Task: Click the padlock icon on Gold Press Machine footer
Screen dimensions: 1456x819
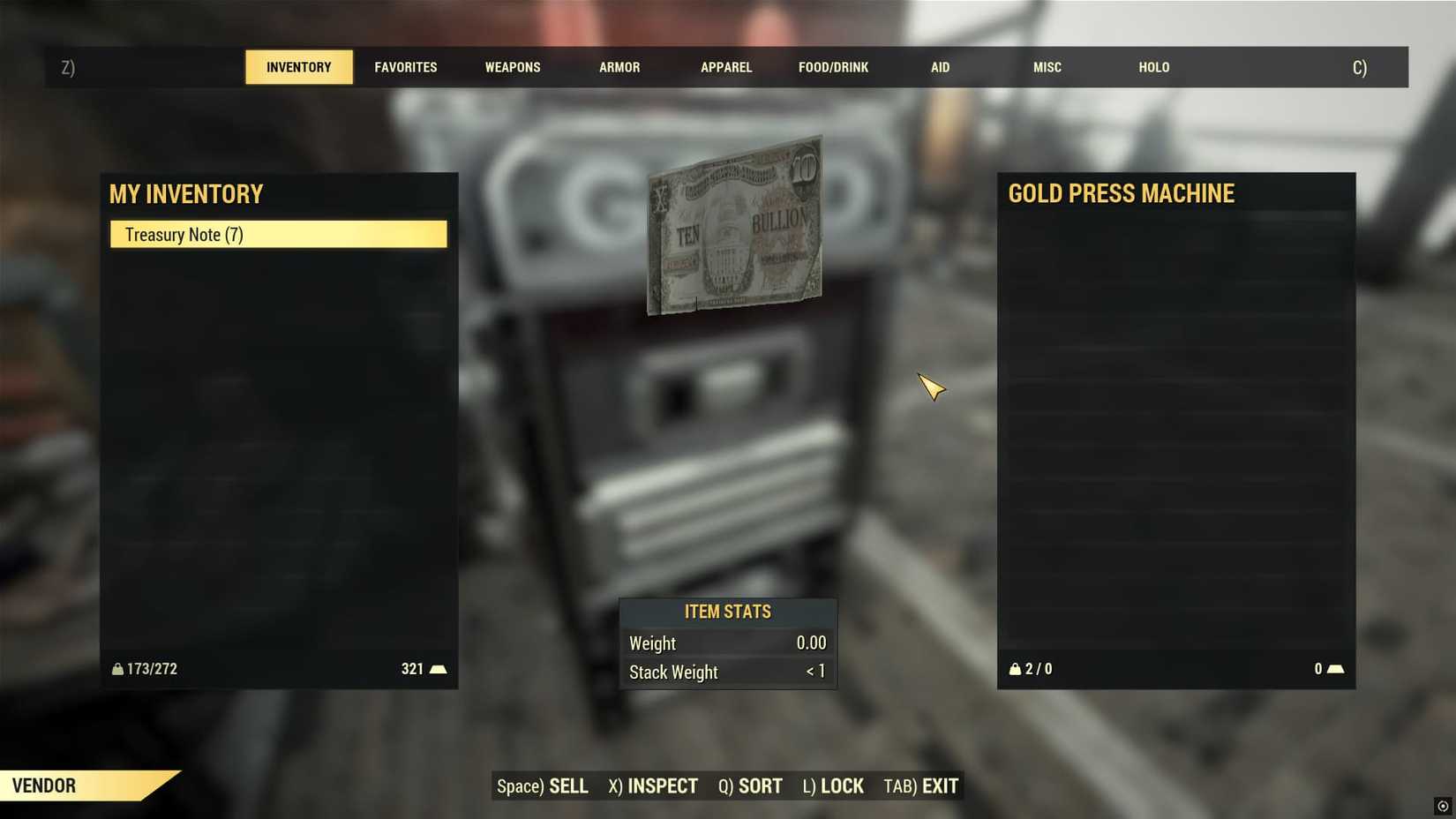Action: 1015,669
